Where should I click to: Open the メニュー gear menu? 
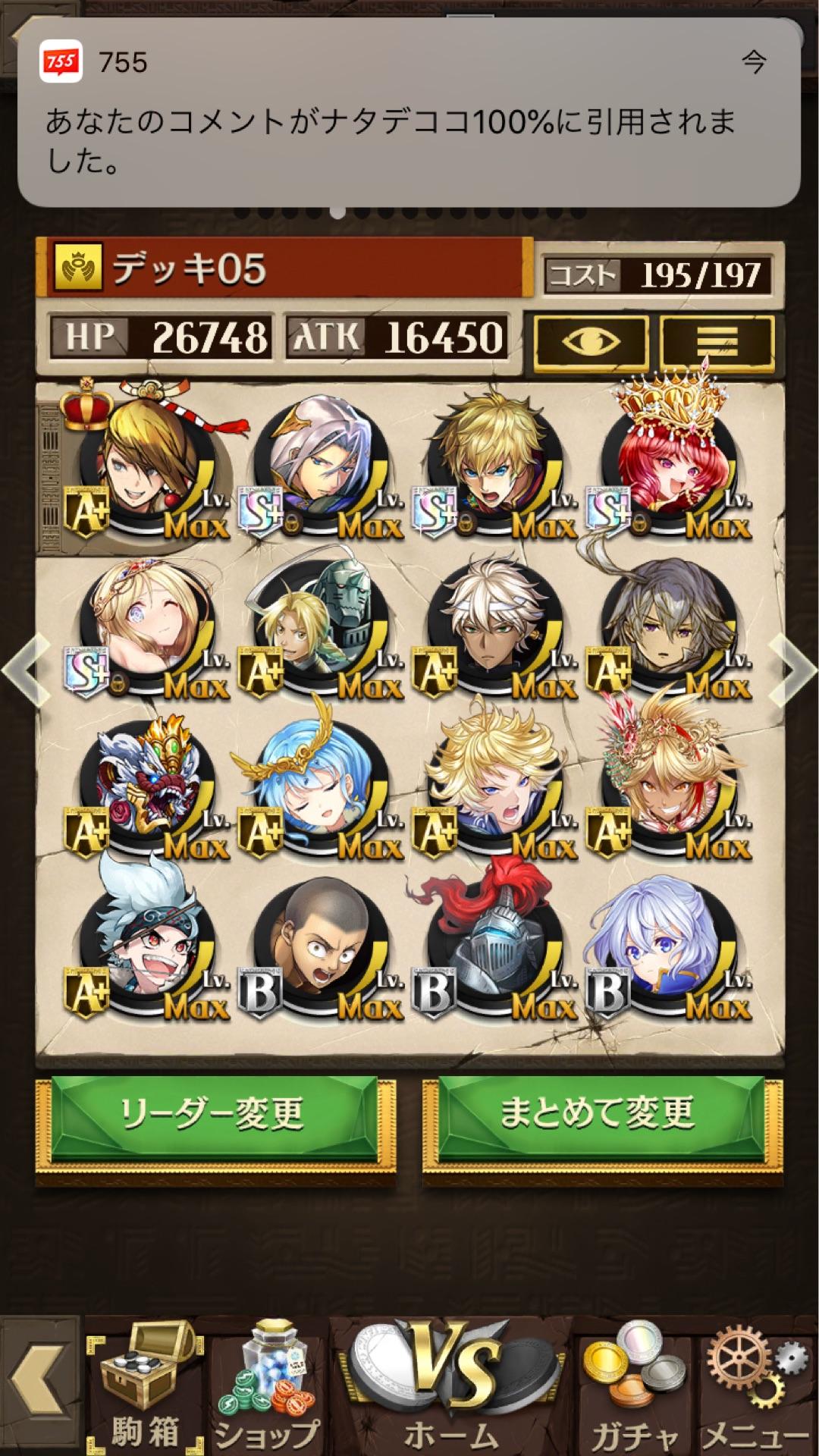pyautogui.click(x=755, y=1388)
